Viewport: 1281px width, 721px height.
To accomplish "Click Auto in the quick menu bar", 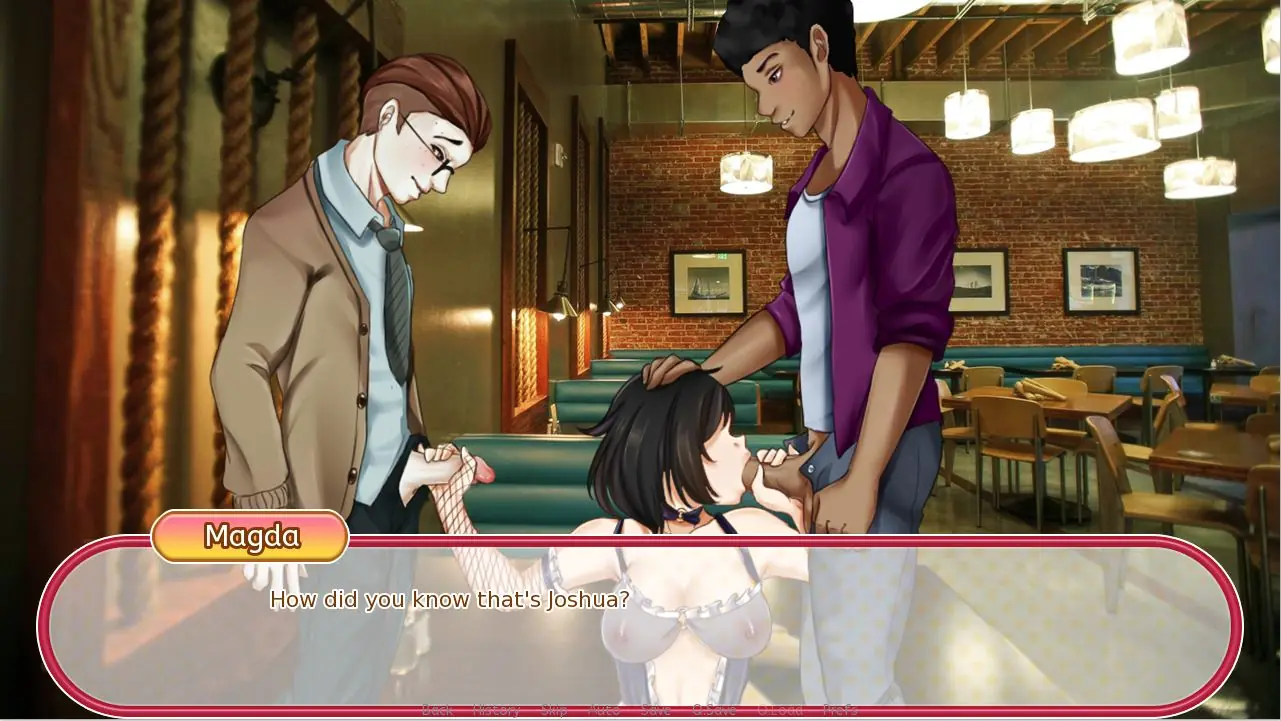I will click(x=604, y=710).
